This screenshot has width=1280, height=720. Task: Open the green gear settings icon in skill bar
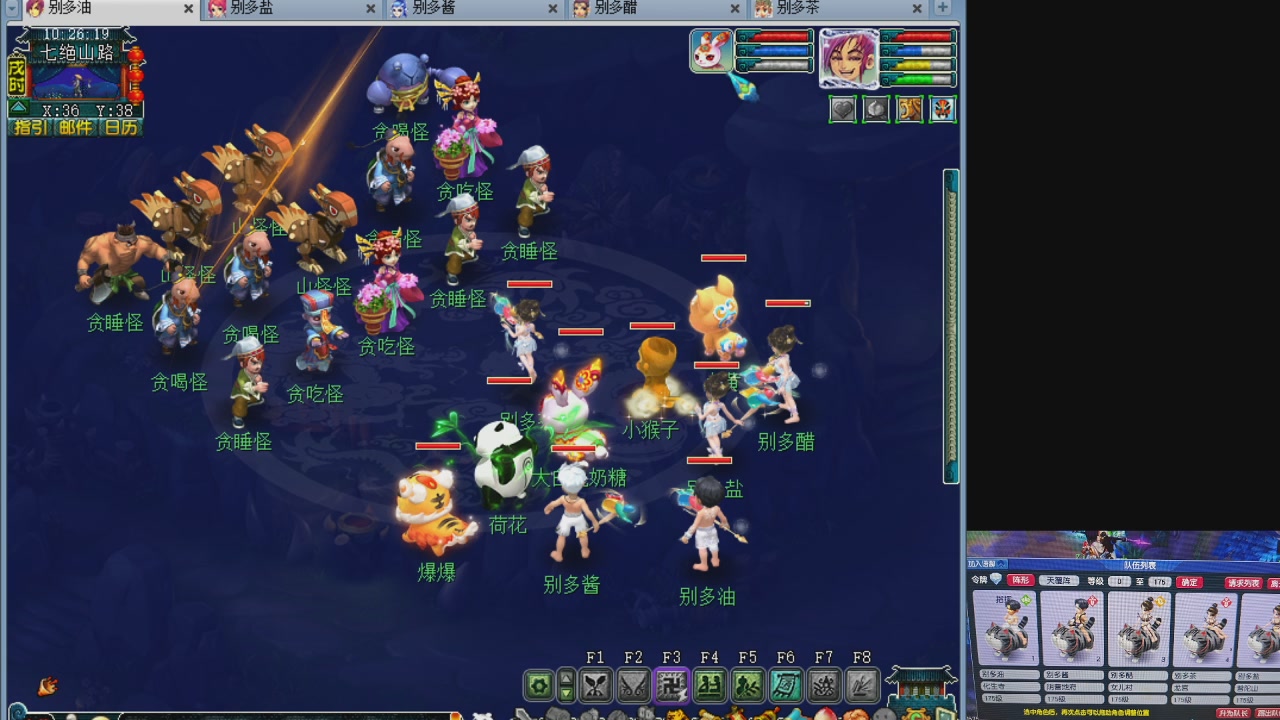coord(537,685)
